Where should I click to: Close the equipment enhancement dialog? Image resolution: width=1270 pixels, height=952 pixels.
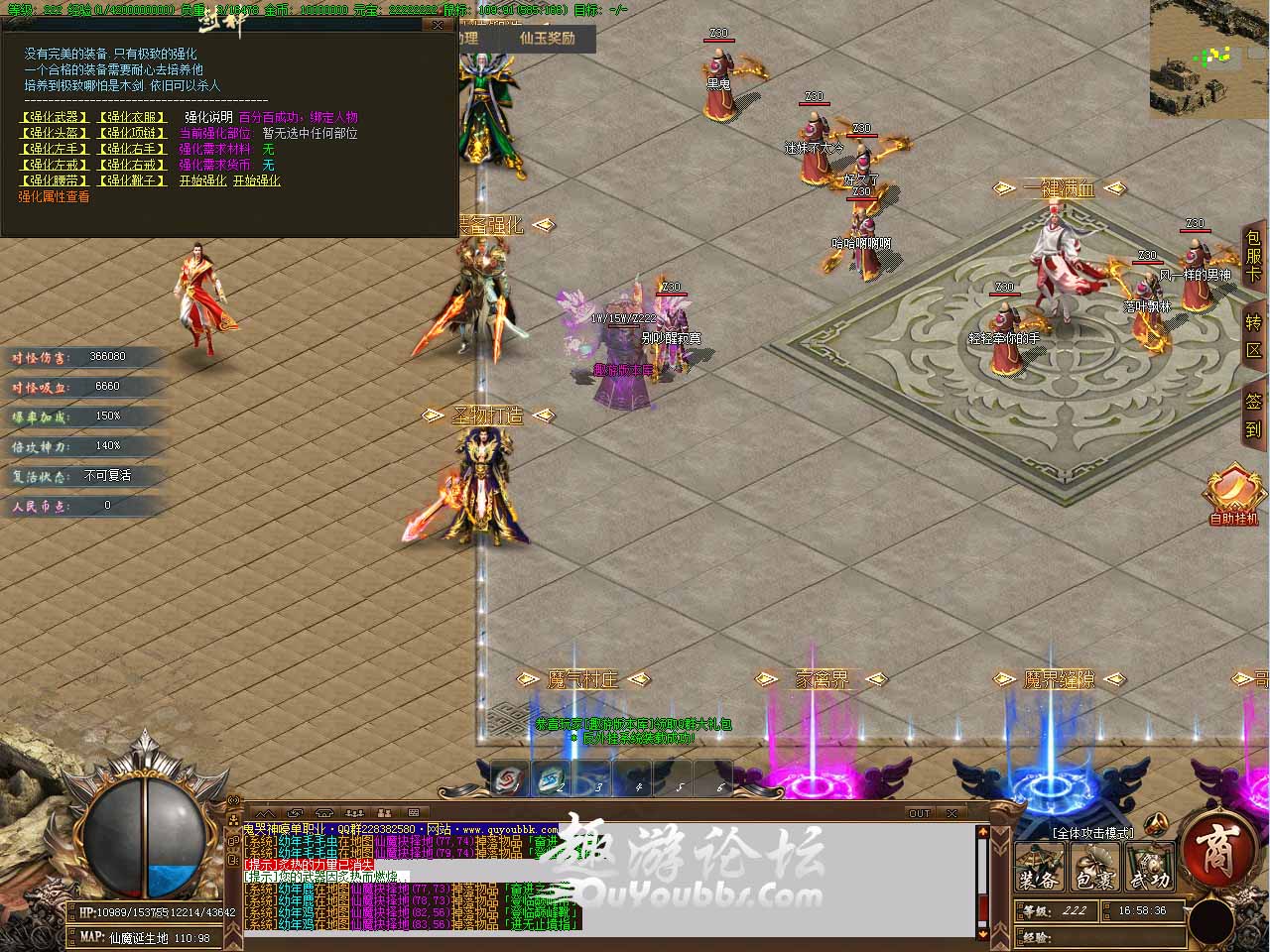click(x=440, y=26)
